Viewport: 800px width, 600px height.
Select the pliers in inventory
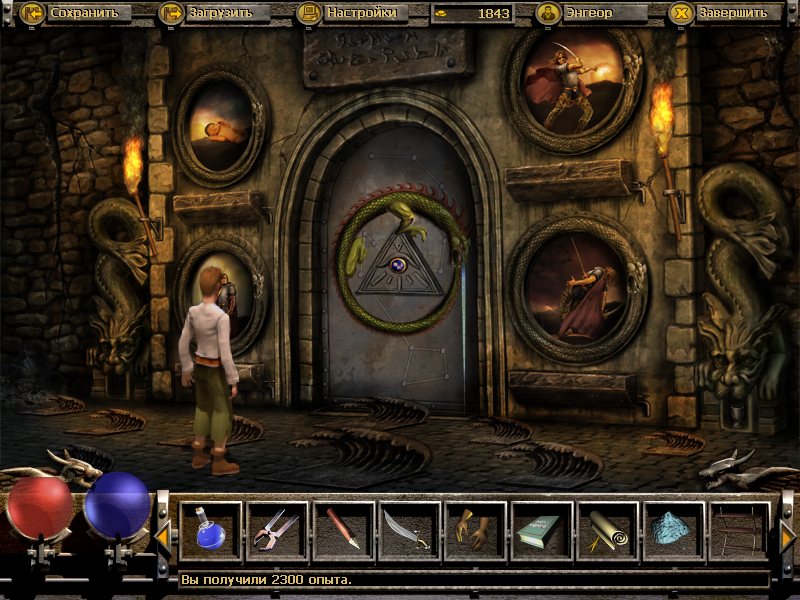277,531
